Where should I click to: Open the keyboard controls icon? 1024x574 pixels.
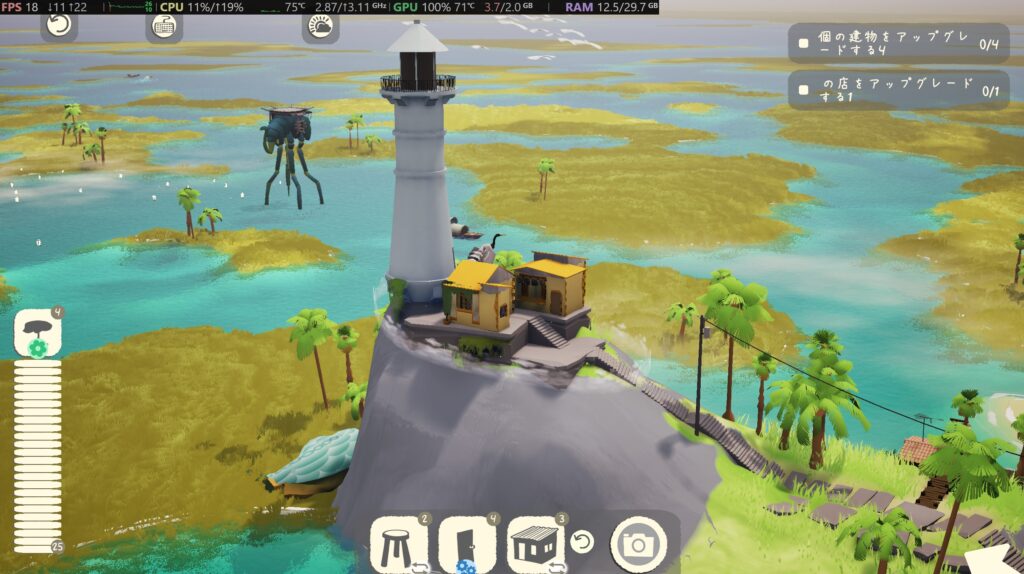point(164,26)
